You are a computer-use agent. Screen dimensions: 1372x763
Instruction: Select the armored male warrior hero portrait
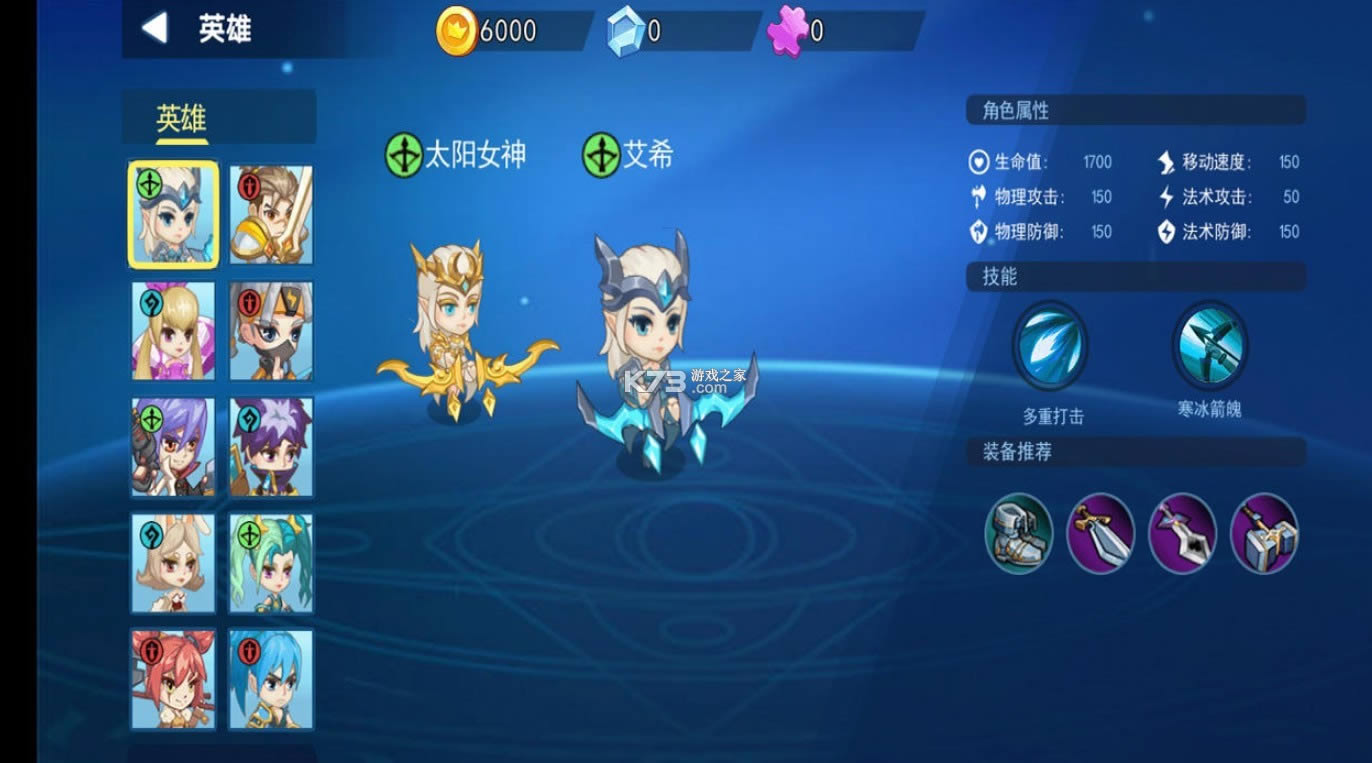point(270,213)
